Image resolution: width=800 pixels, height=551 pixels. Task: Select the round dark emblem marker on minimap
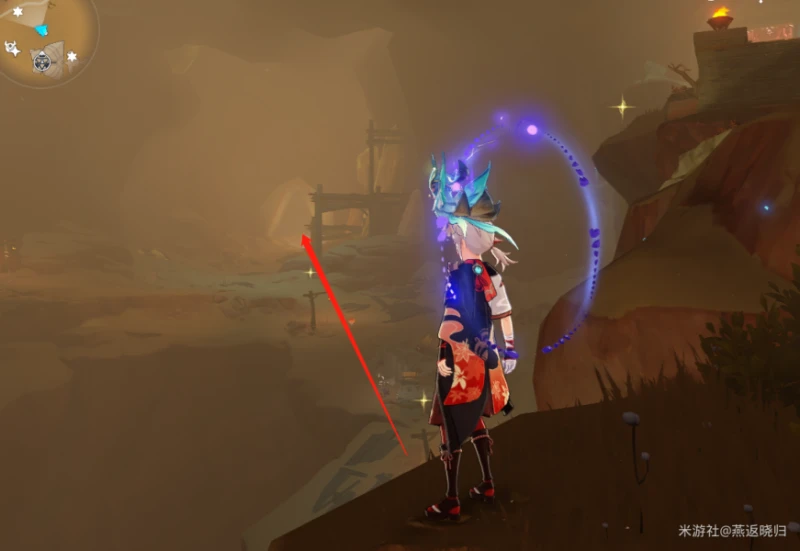click(x=41, y=62)
